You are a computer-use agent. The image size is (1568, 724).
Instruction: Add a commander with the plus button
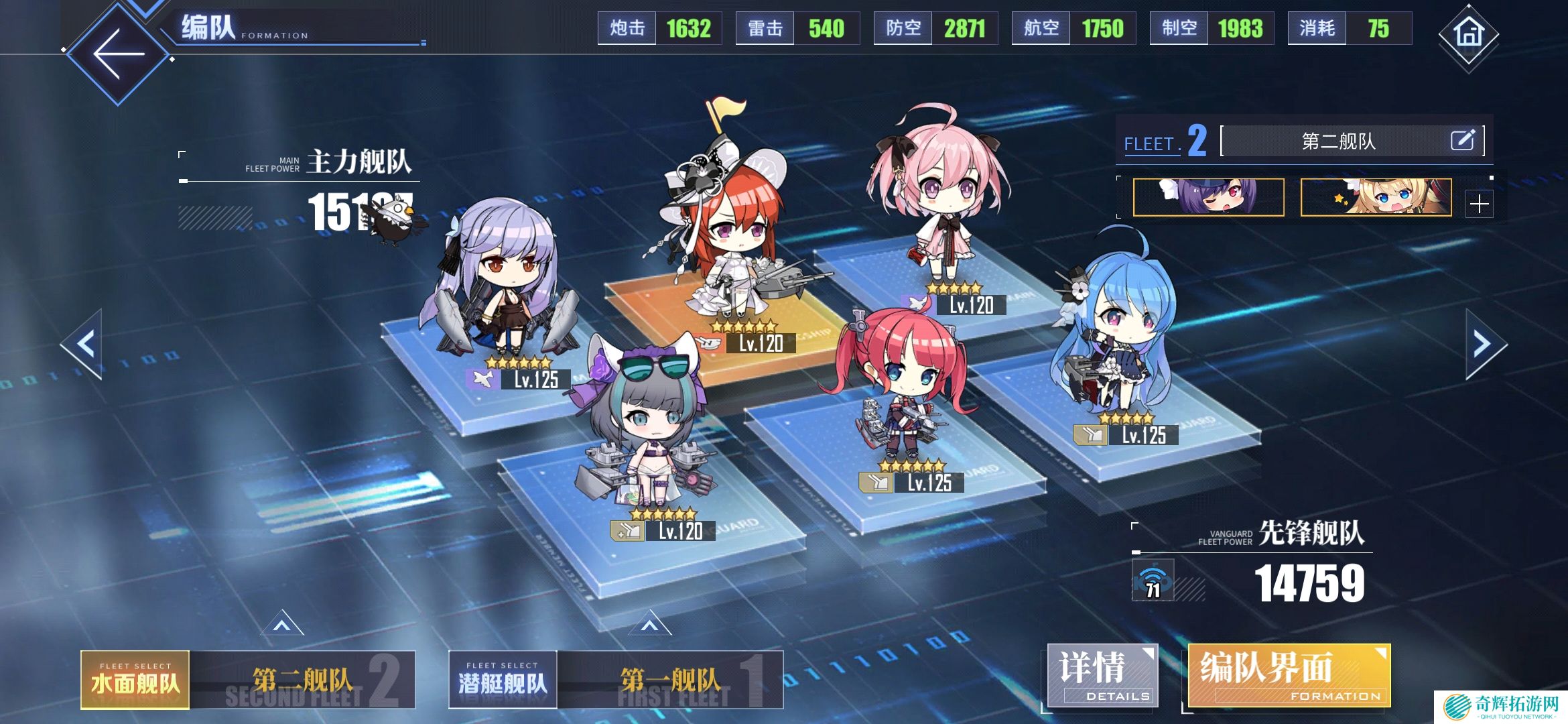[1479, 203]
